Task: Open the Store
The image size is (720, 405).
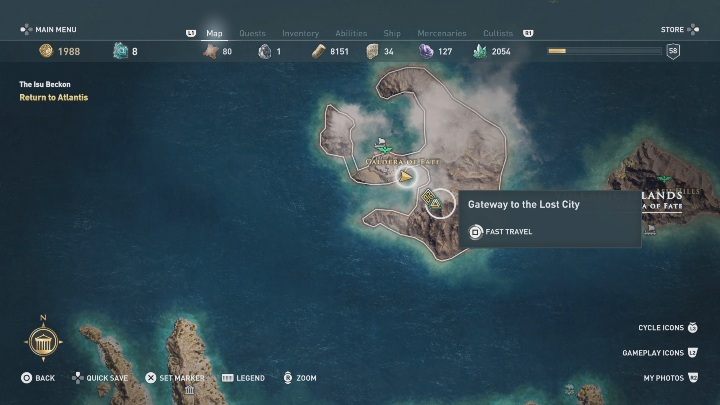Action: coord(672,30)
